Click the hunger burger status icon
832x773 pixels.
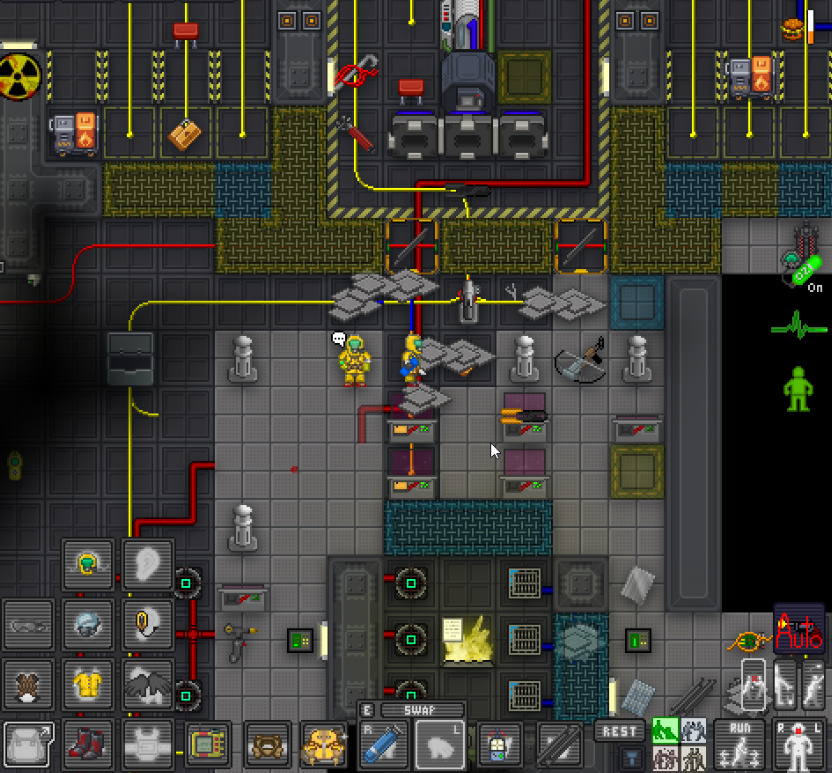click(794, 29)
